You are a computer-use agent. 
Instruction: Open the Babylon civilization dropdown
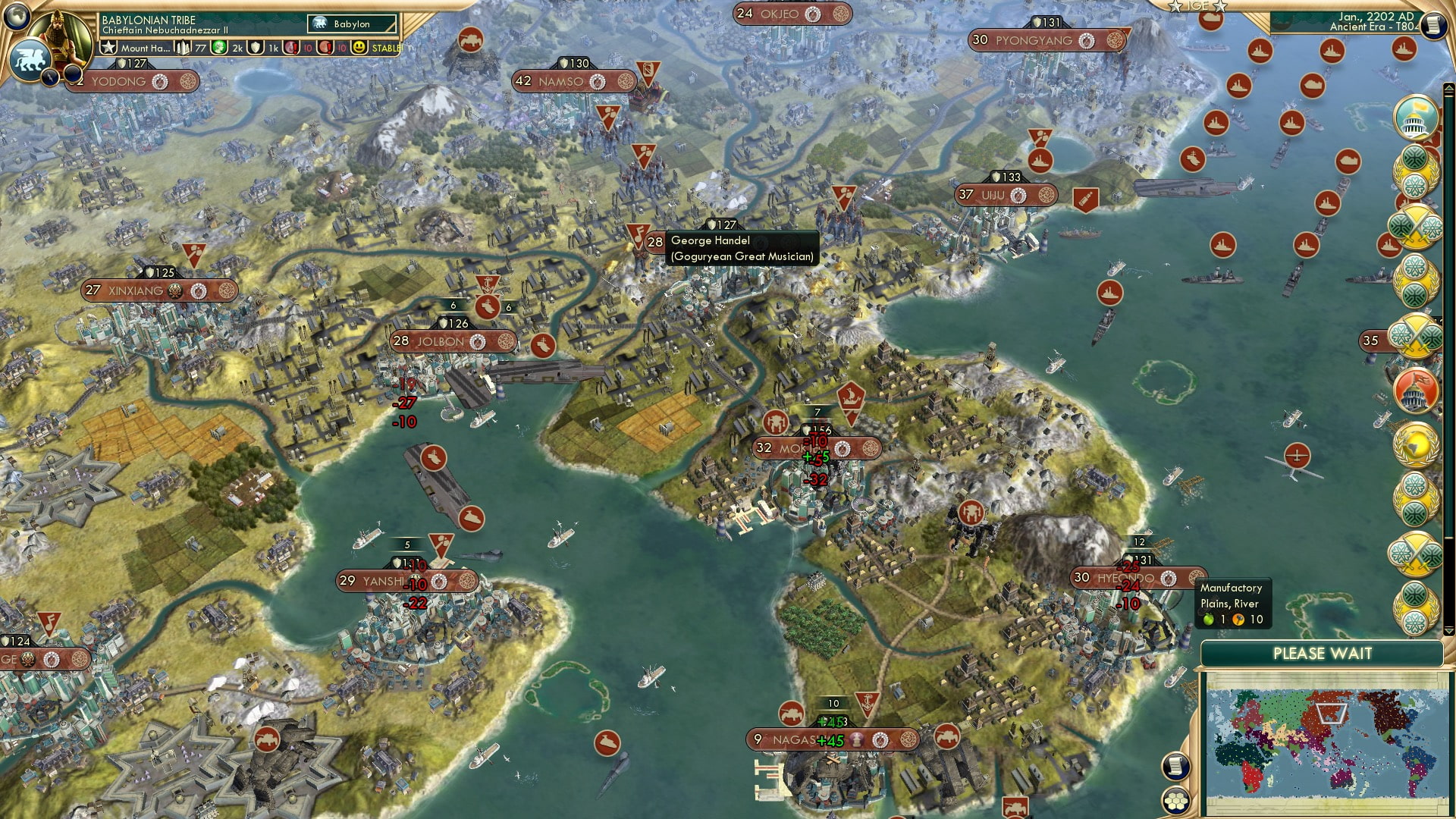(x=351, y=24)
